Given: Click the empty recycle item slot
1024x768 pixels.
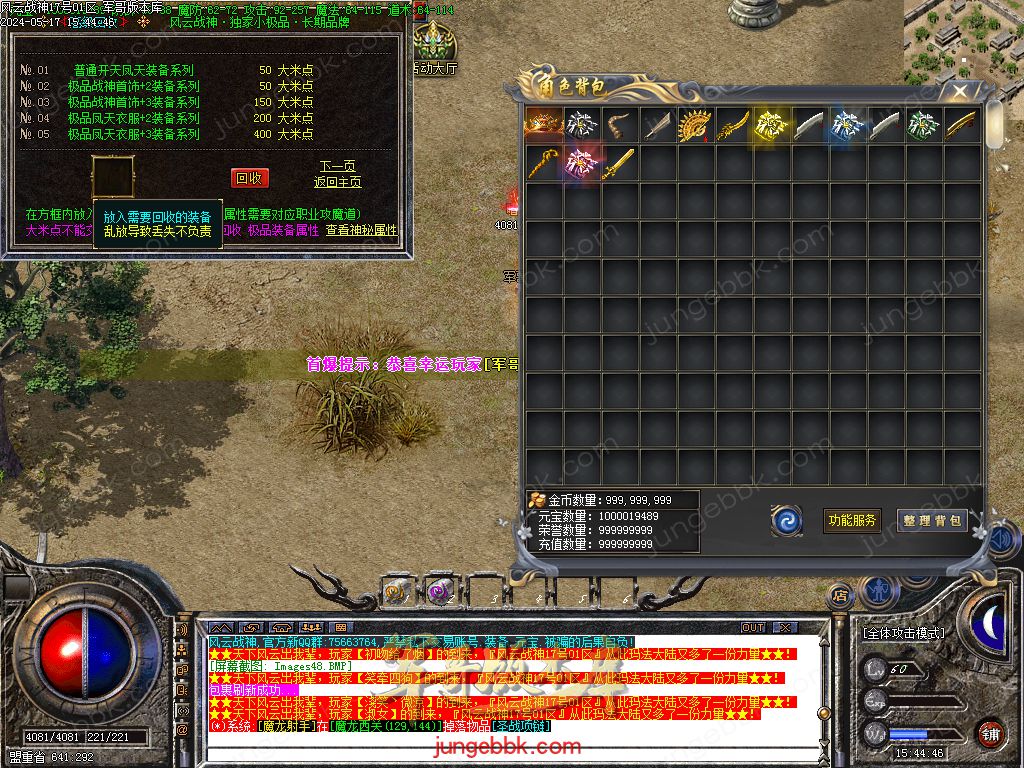Looking at the screenshot, I should [x=111, y=177].
